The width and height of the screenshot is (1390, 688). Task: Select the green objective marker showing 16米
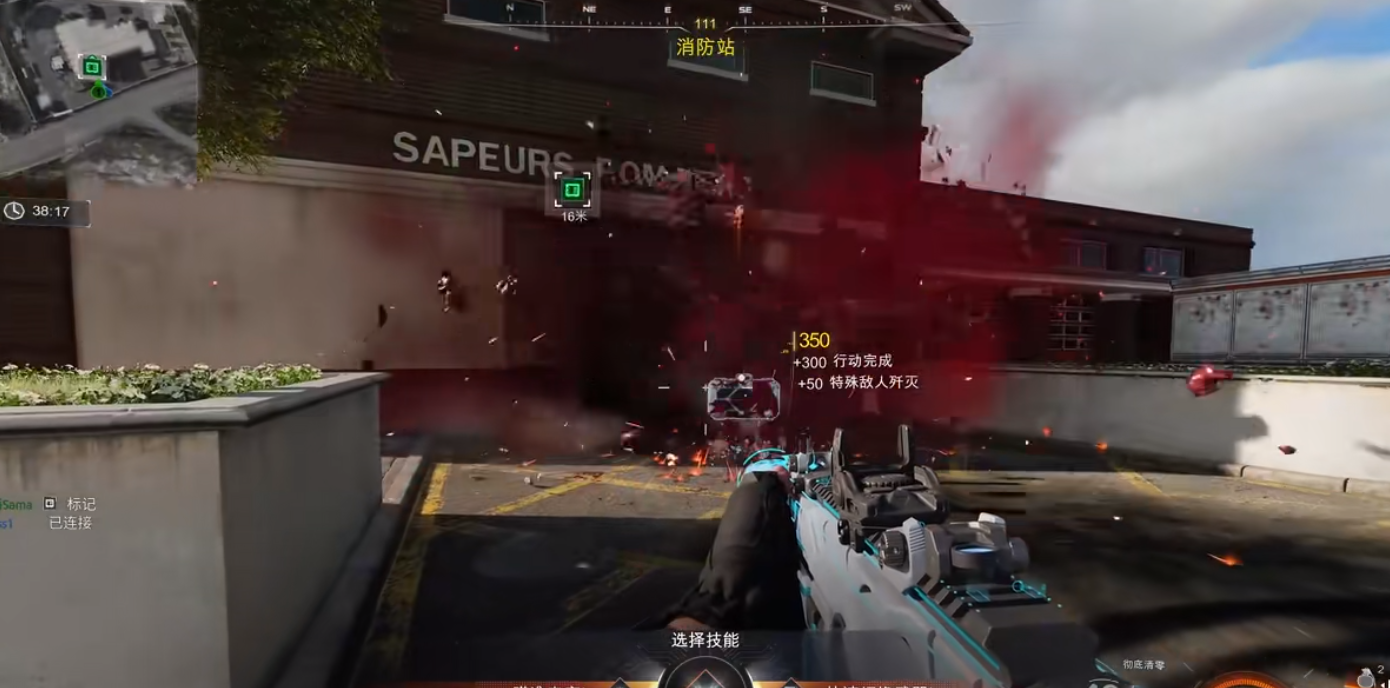(x=572, y=189)
